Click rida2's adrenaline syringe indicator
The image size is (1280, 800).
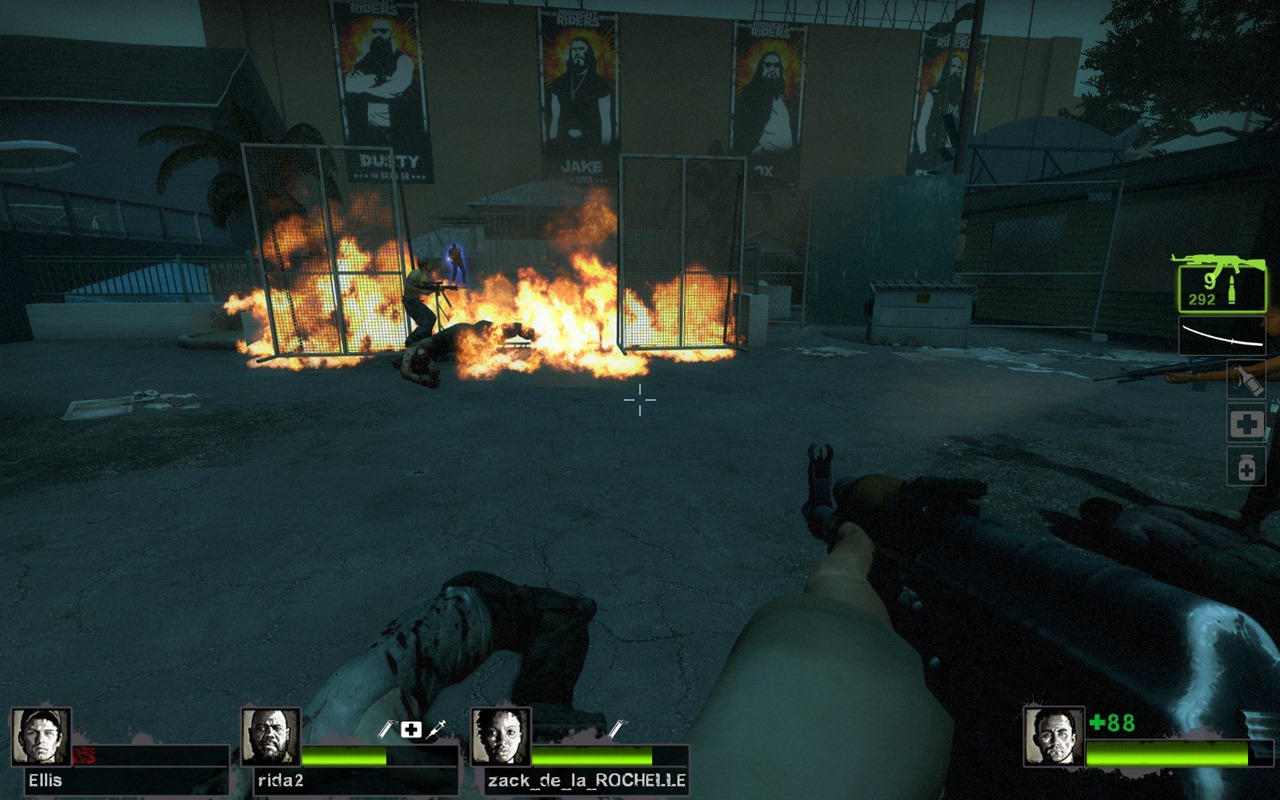(x=434, y=731)
